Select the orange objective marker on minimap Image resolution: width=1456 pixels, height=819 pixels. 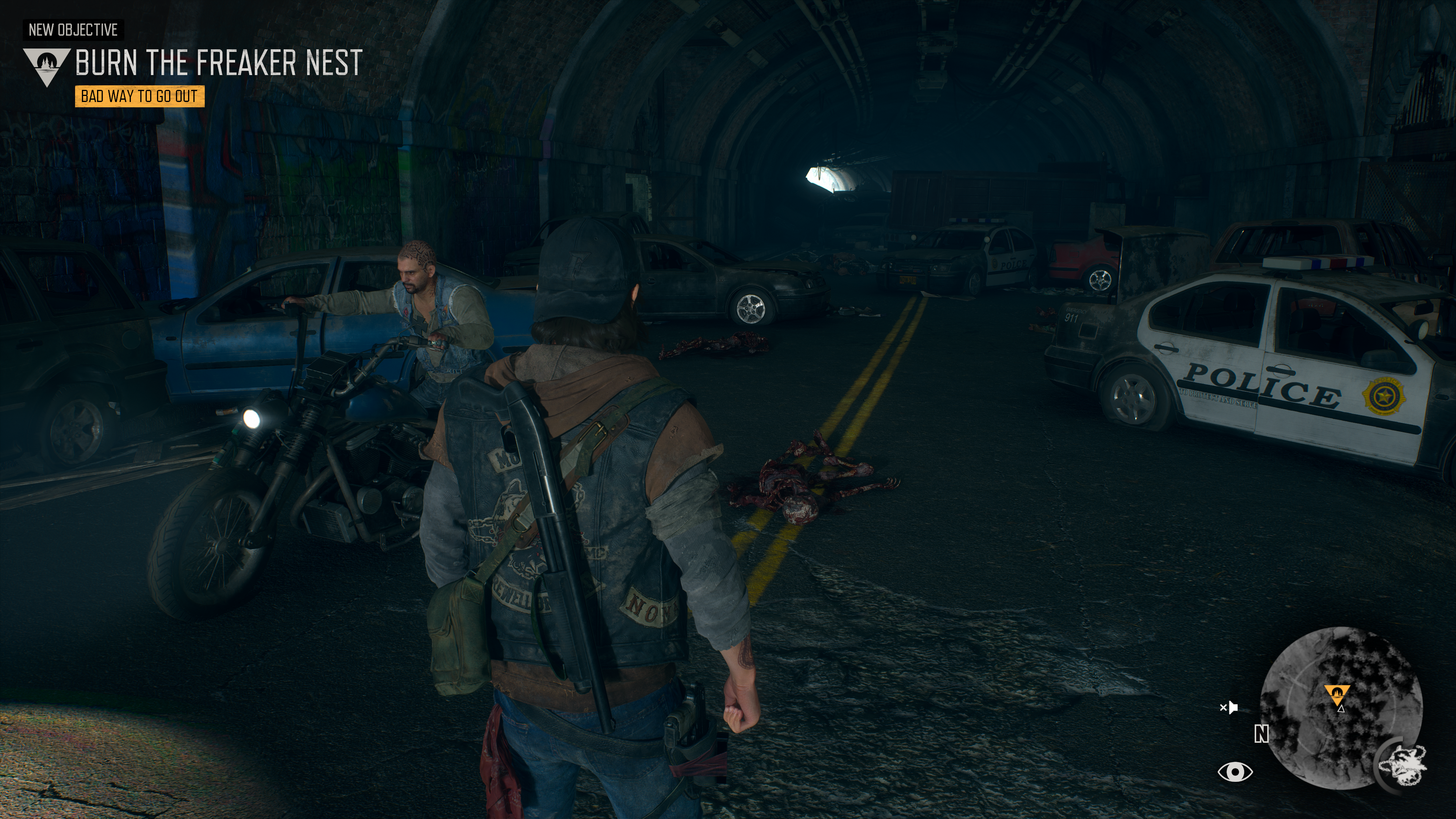pos(1337,694)
